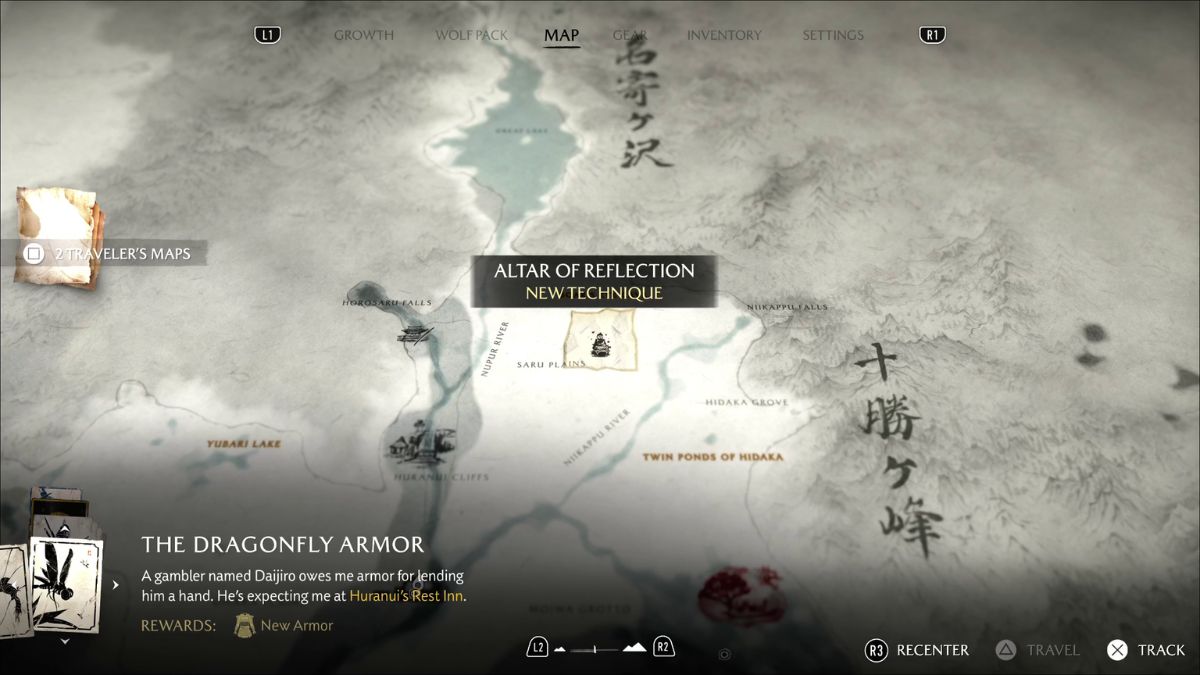Click the Horosaru Falls building marker
The image size is (1200, 675).
tap(415, 334)
